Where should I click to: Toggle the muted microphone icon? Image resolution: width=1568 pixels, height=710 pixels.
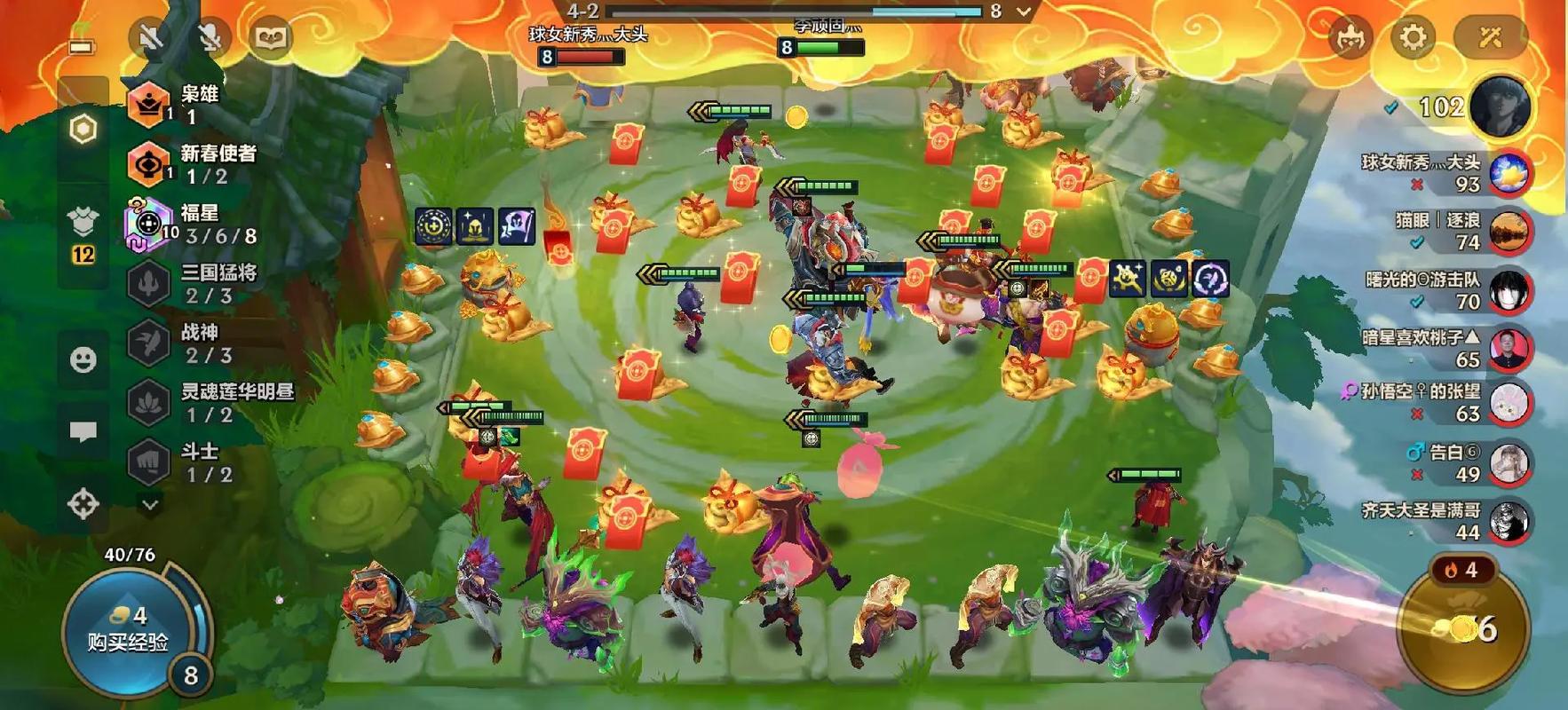210,37
